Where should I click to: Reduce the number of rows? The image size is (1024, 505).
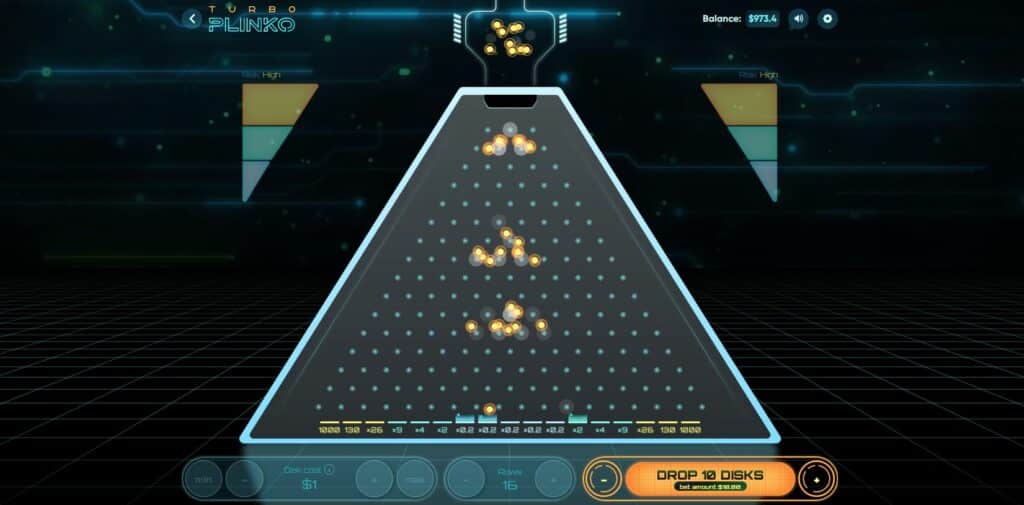(465, 479)
